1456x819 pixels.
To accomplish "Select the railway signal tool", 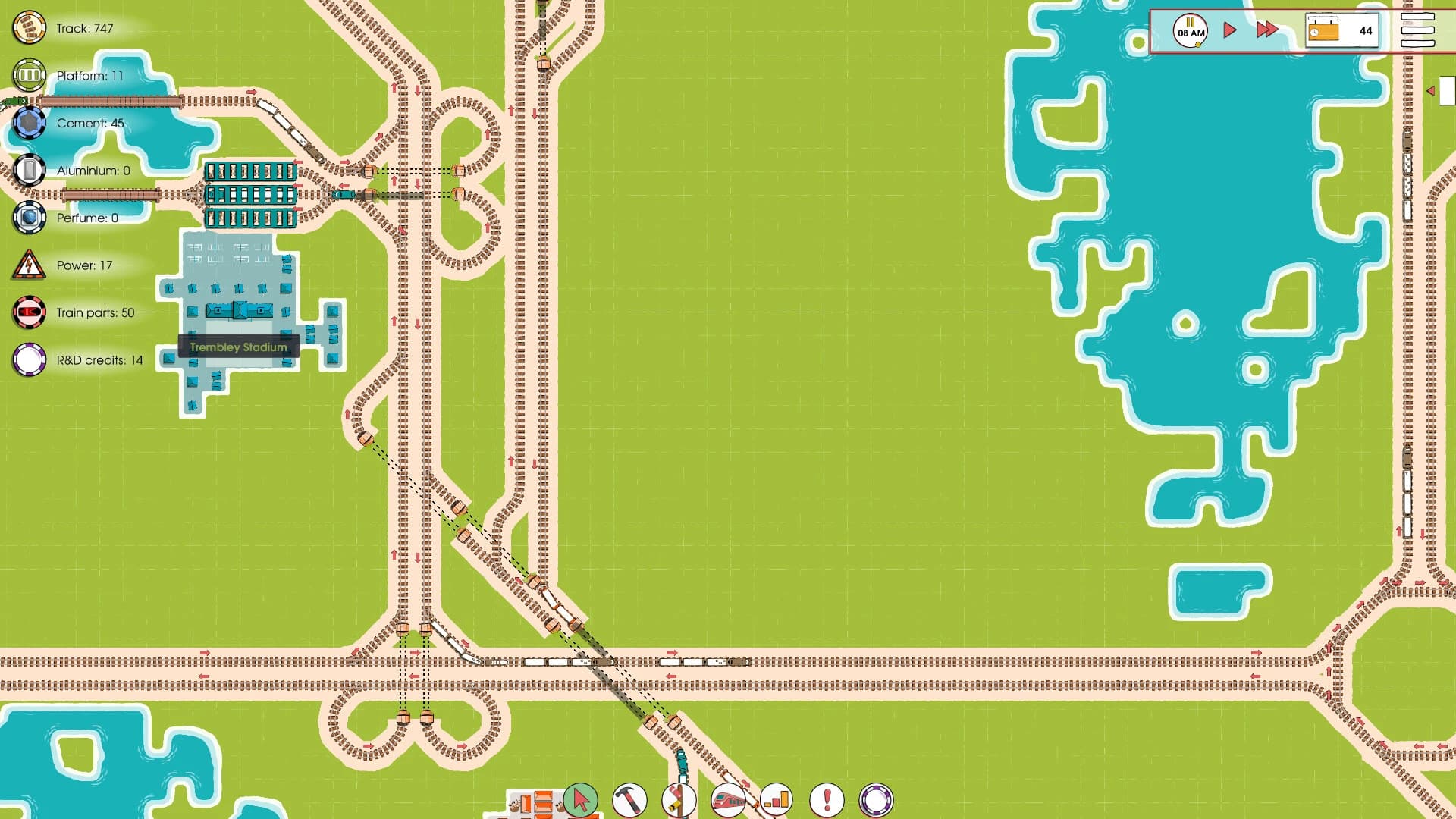I will (679, 800).
